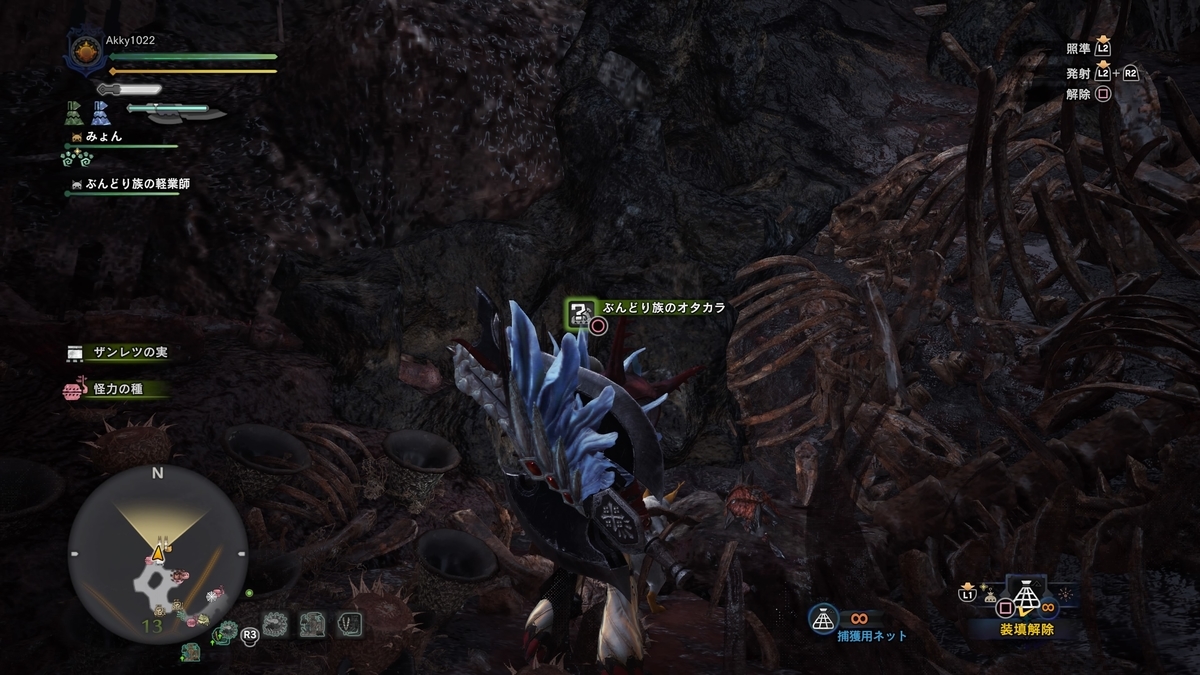The width and height of the screenshot is (1200, 675).
Task: Open the circular minimap
Action: [157, 554]
